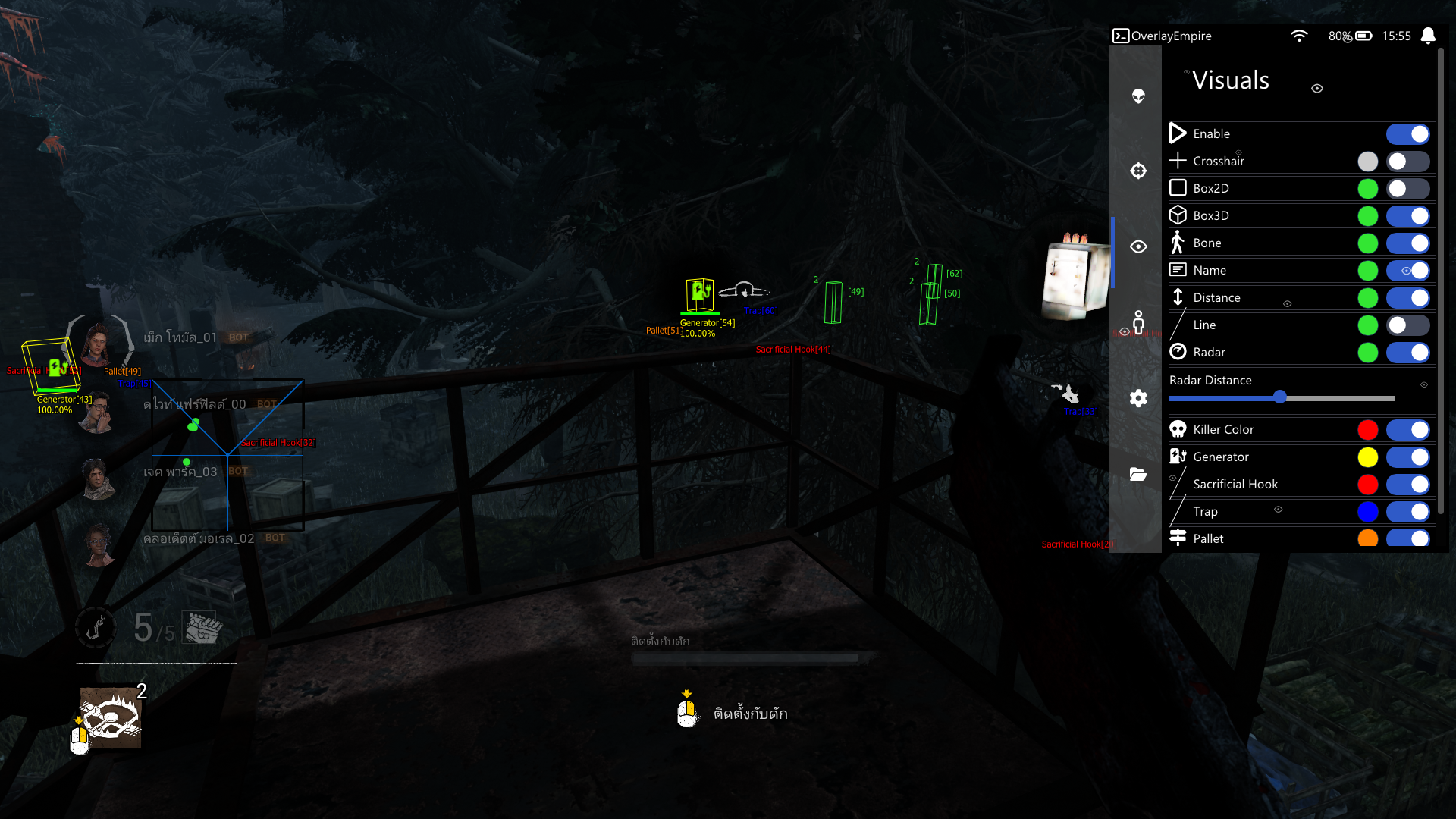Adjust the Radar Distance slider
The height and width of the screenshot is (819, 1456).
coord(1280,397)
